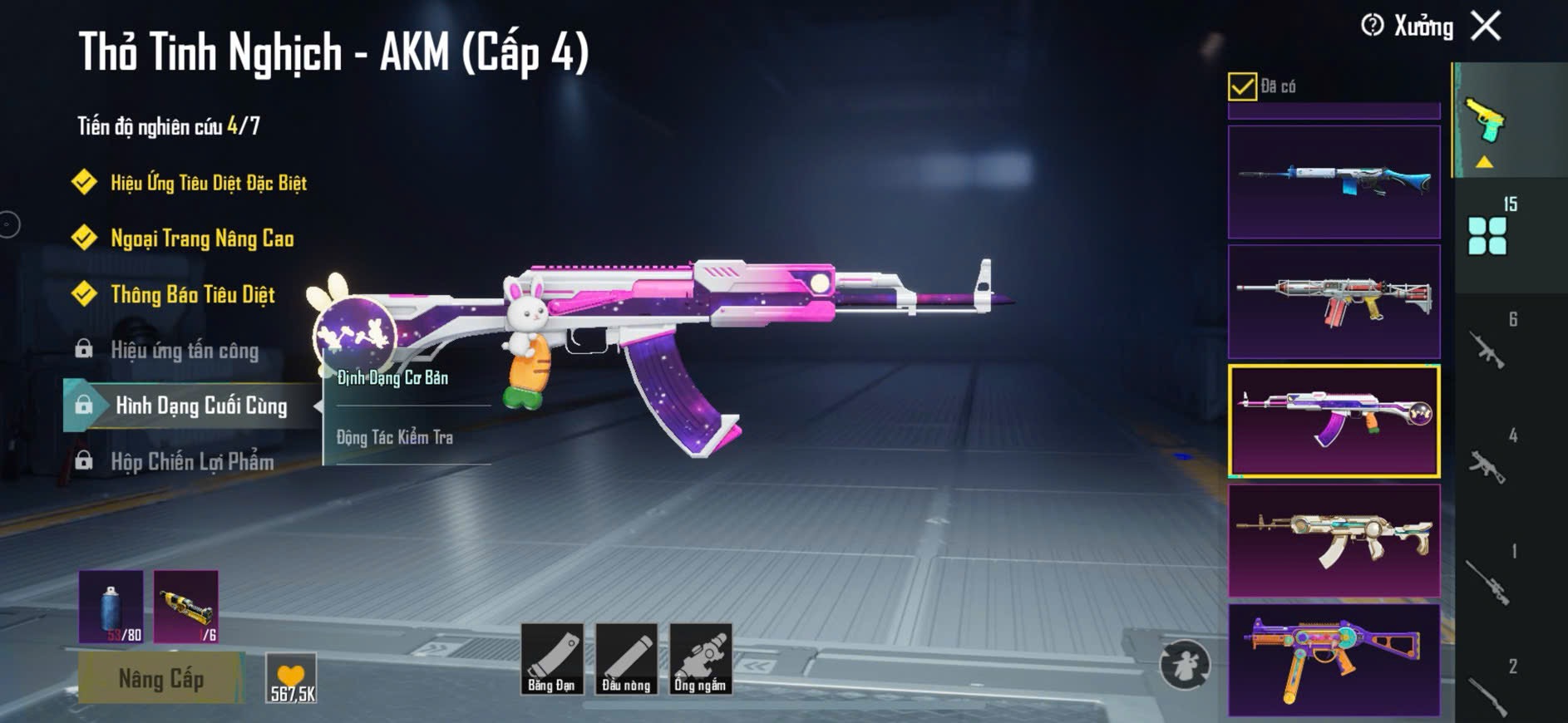Select the Hình Dạng Cuối Cùng entry

pos(200,406)
